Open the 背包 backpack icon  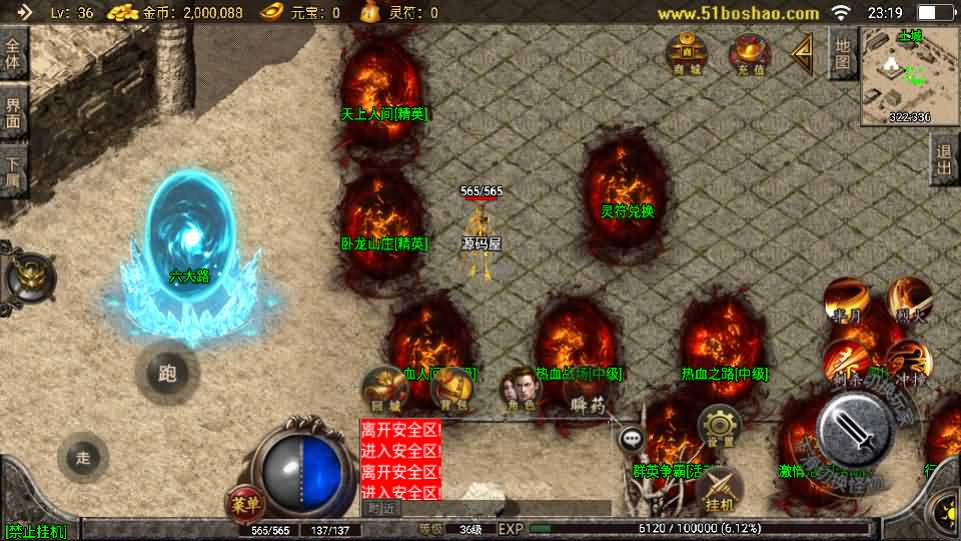coord(453,389)
